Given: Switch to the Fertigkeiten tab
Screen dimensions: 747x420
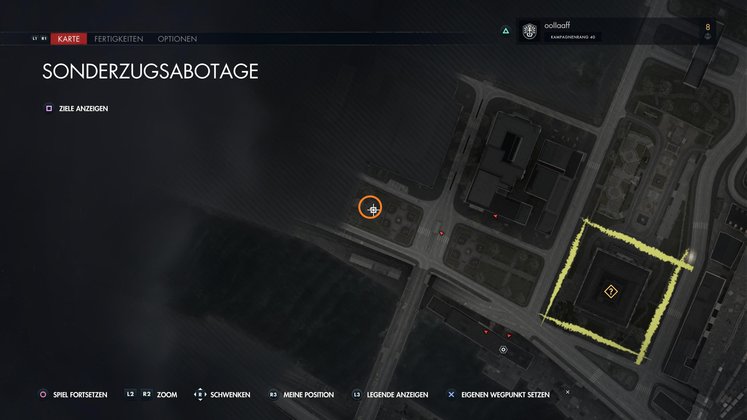Looking at the screenshot, I should pos(119,39).
